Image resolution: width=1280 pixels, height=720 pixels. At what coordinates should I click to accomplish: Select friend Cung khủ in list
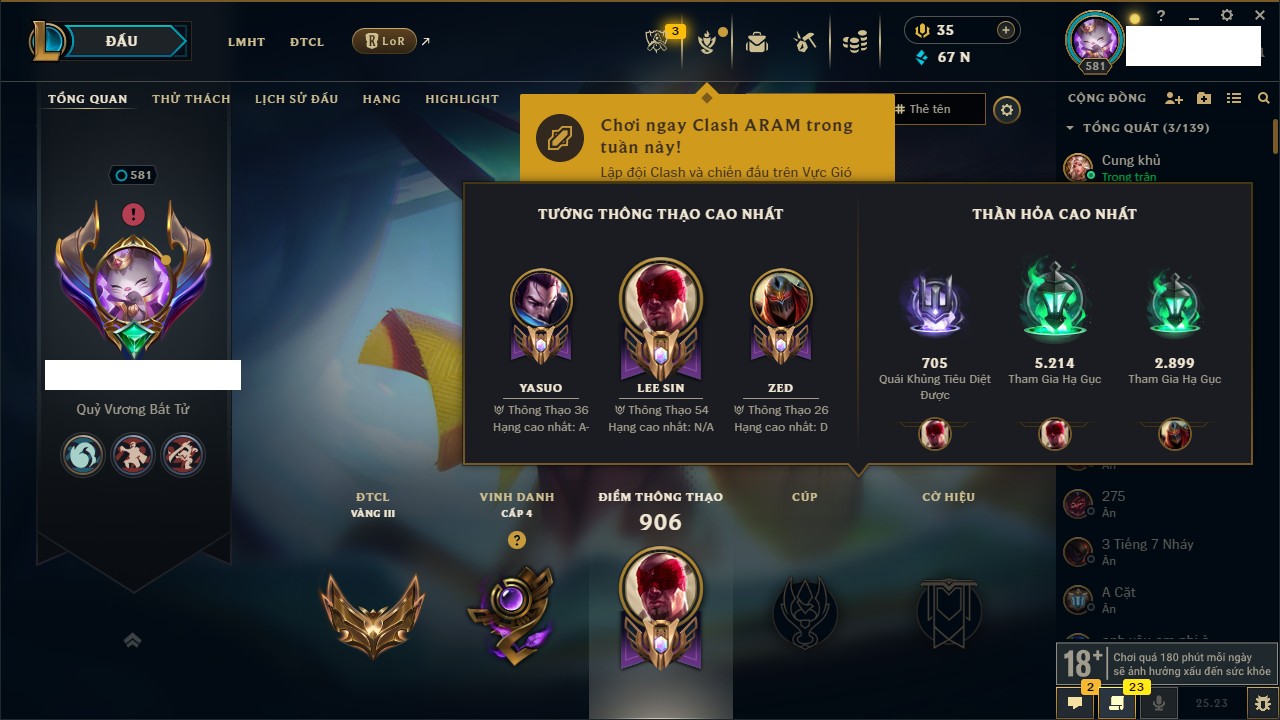click(1130, 167)
